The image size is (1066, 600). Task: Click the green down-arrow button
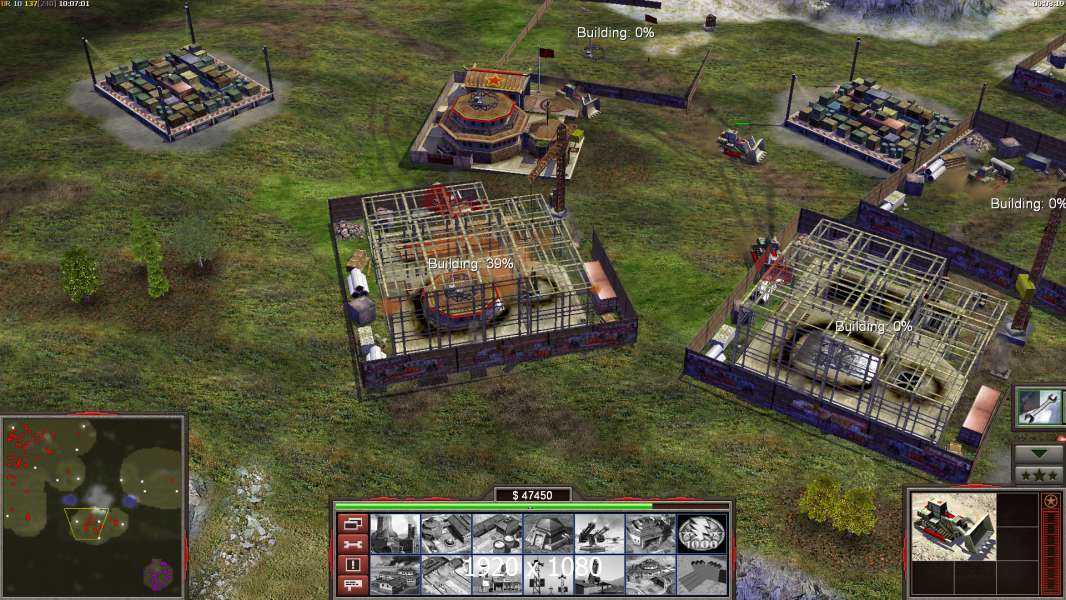coord(1039,453)
